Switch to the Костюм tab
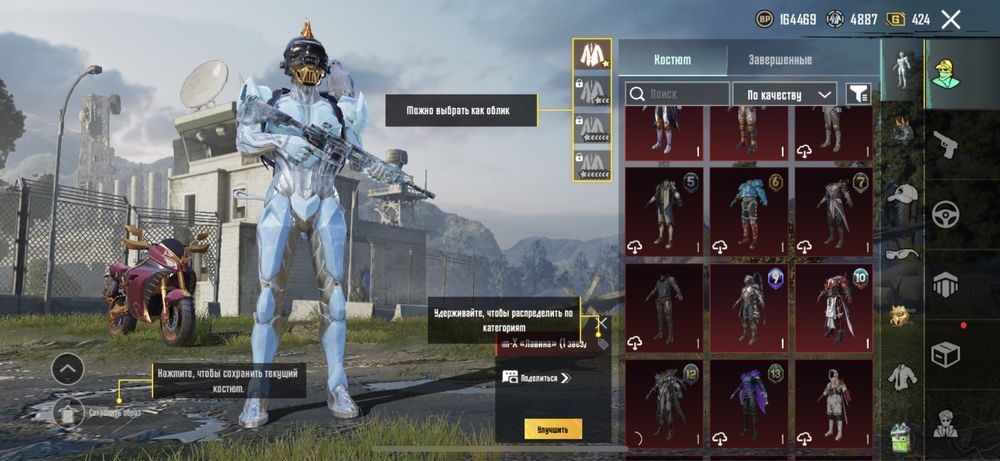 [x=672, y=60]
